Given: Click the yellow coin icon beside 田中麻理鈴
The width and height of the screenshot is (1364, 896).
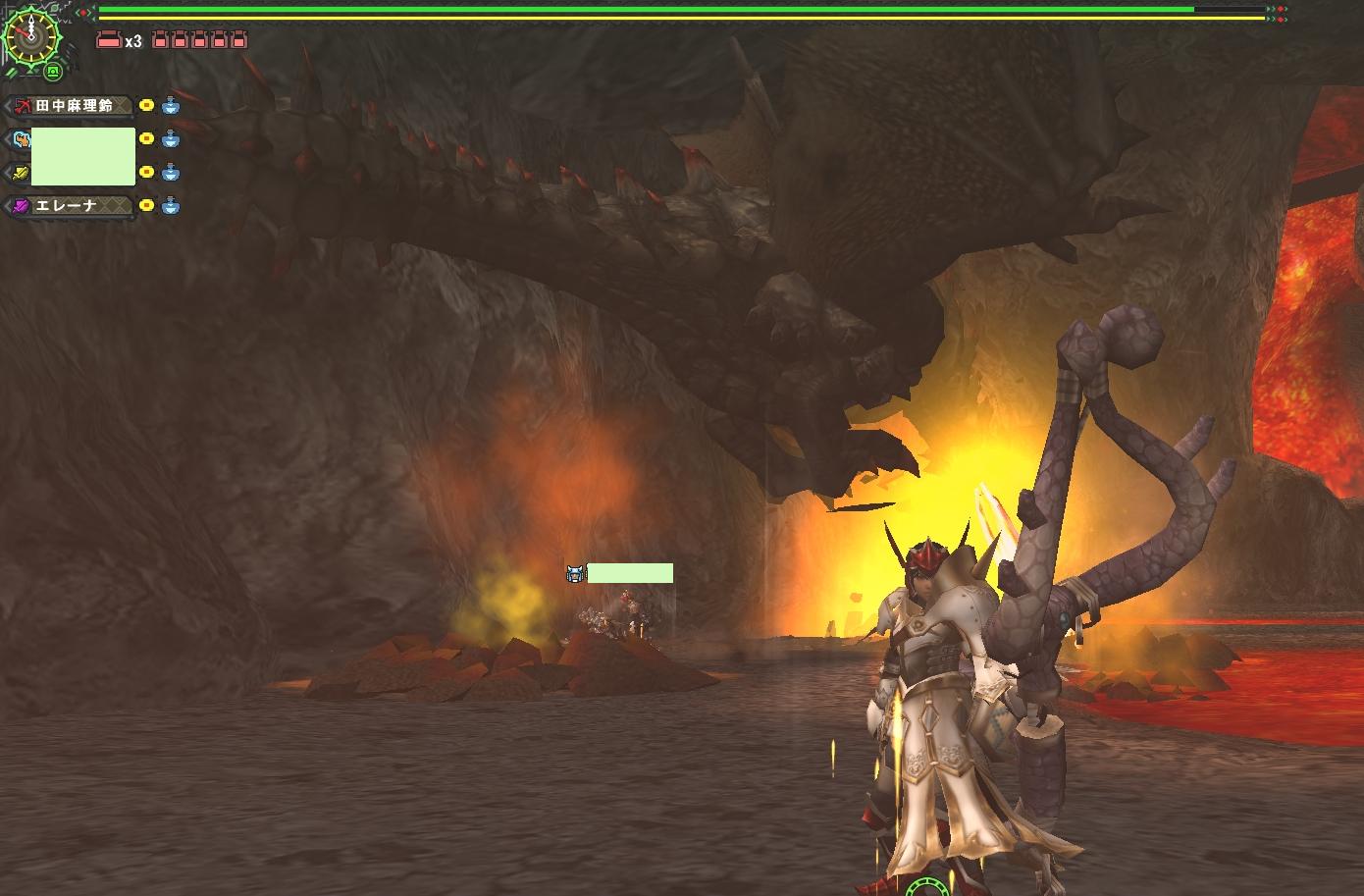Looking at the screenshot, I should pos(146,106).
